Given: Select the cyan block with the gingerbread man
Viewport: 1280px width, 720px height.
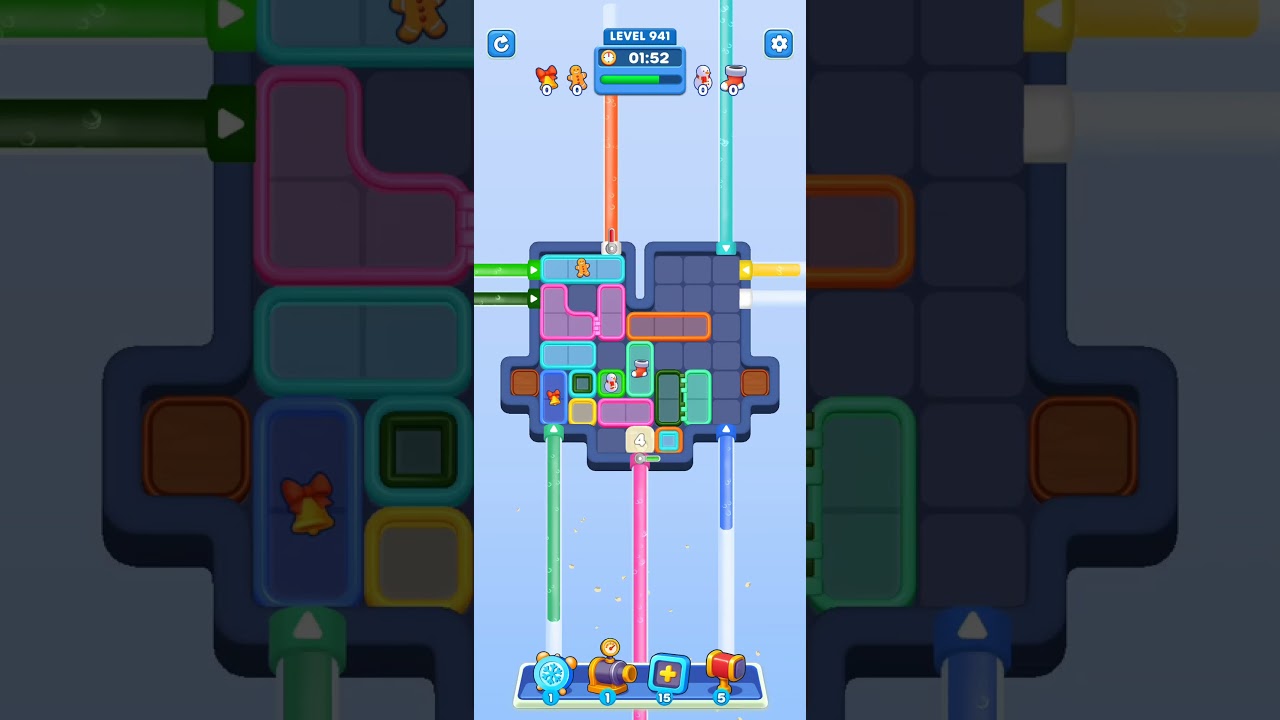Looking at the screenshot, I should (584, 268).
